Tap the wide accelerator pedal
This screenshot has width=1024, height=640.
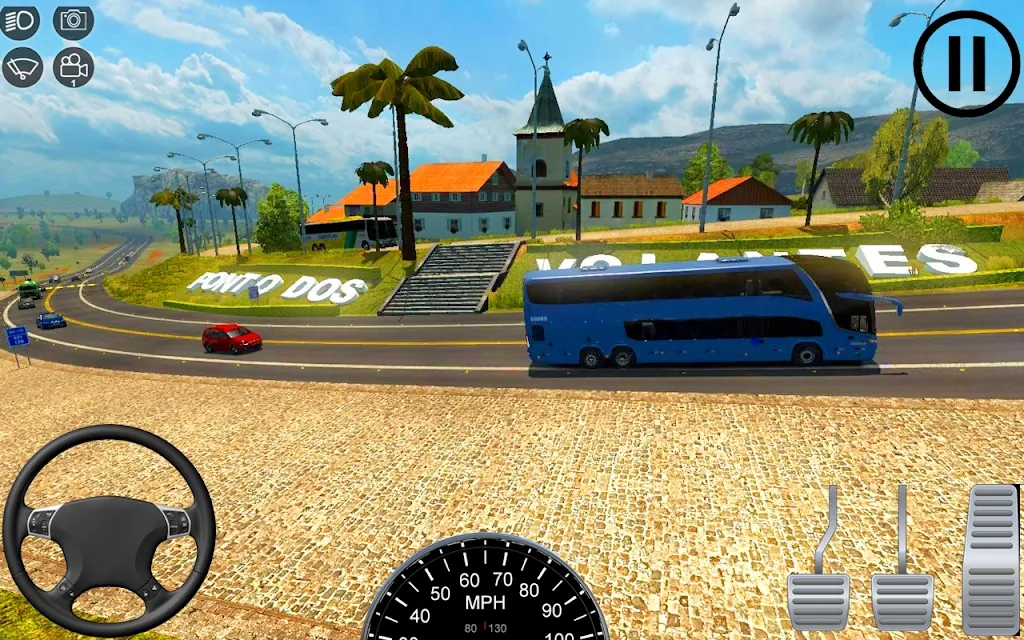point(990,558)
